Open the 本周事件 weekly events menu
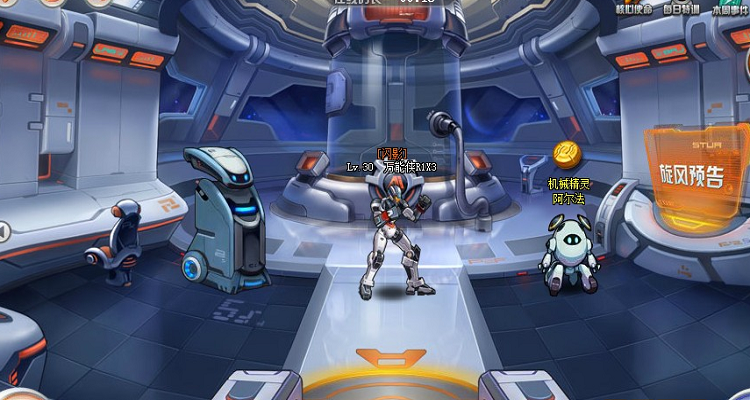The width and height of the screenshot is (750, 400). point(730,9)
